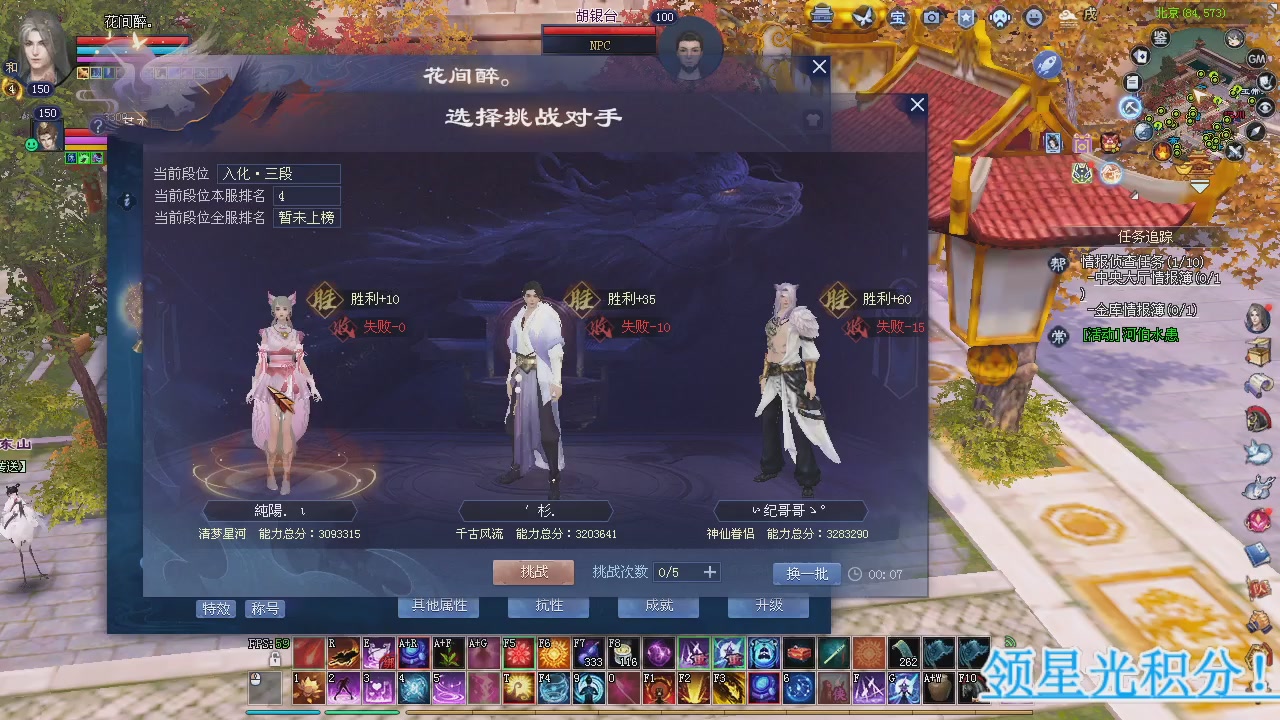Viewport: 1280px width, 720px height.
Task: Click the plus next to 挑战次数
Action: (710, 572)
